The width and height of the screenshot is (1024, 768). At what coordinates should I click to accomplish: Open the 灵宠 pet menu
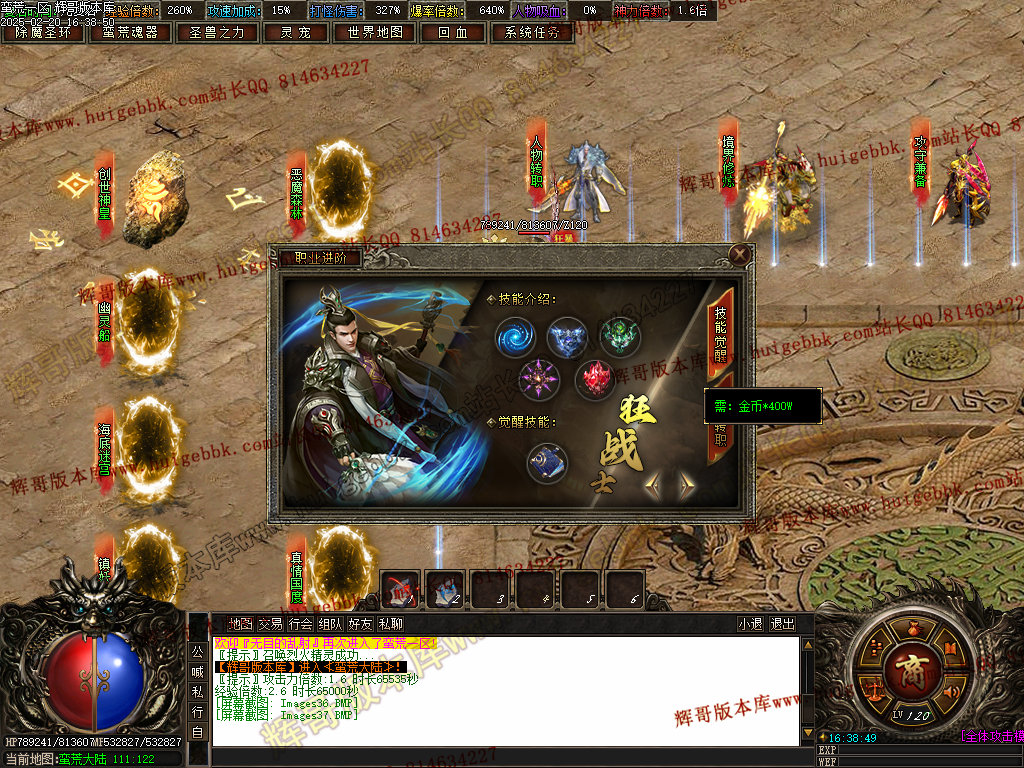click(294, 32)
